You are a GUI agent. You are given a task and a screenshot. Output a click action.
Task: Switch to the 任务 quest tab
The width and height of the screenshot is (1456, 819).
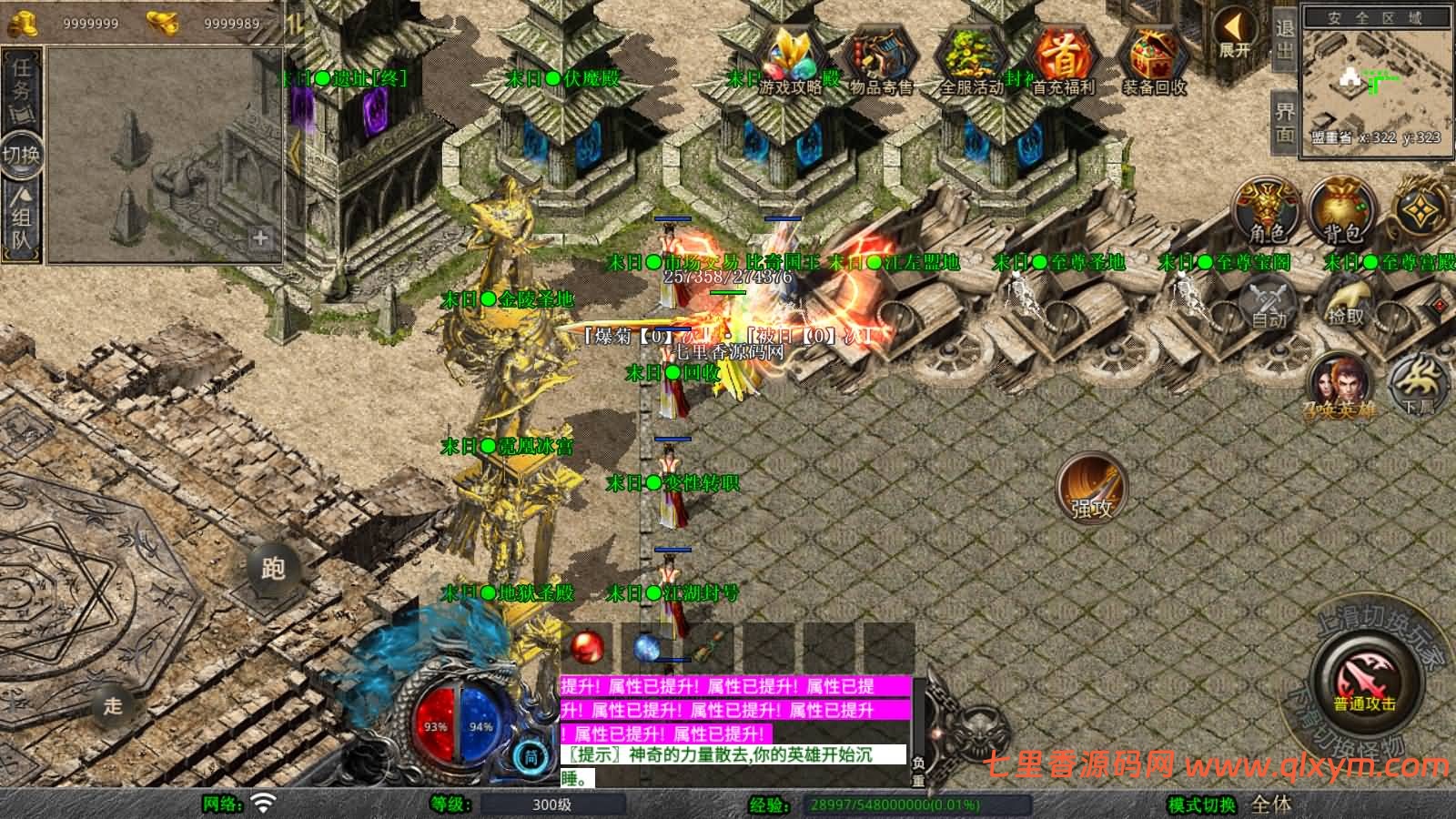(22, 80)
